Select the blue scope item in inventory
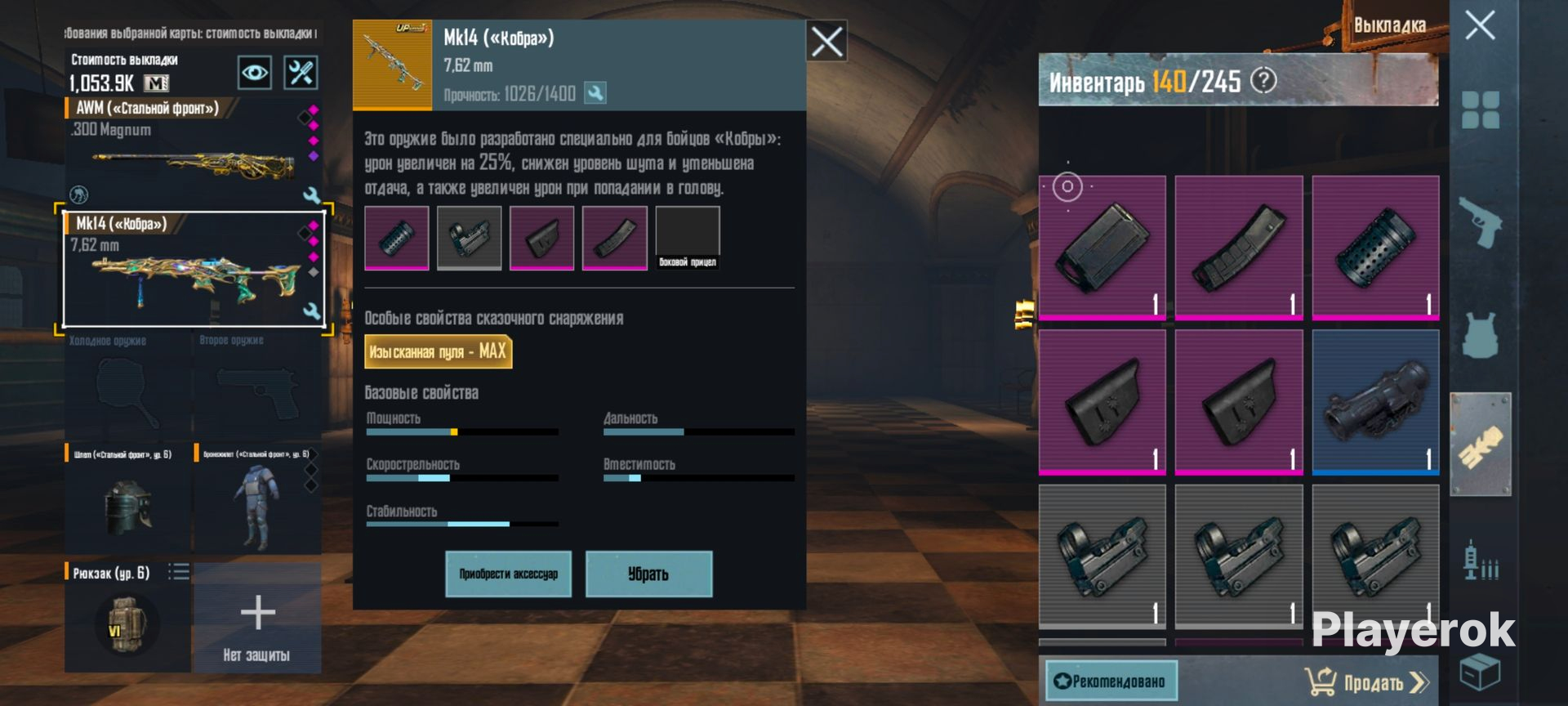 tap(1375, 402)
